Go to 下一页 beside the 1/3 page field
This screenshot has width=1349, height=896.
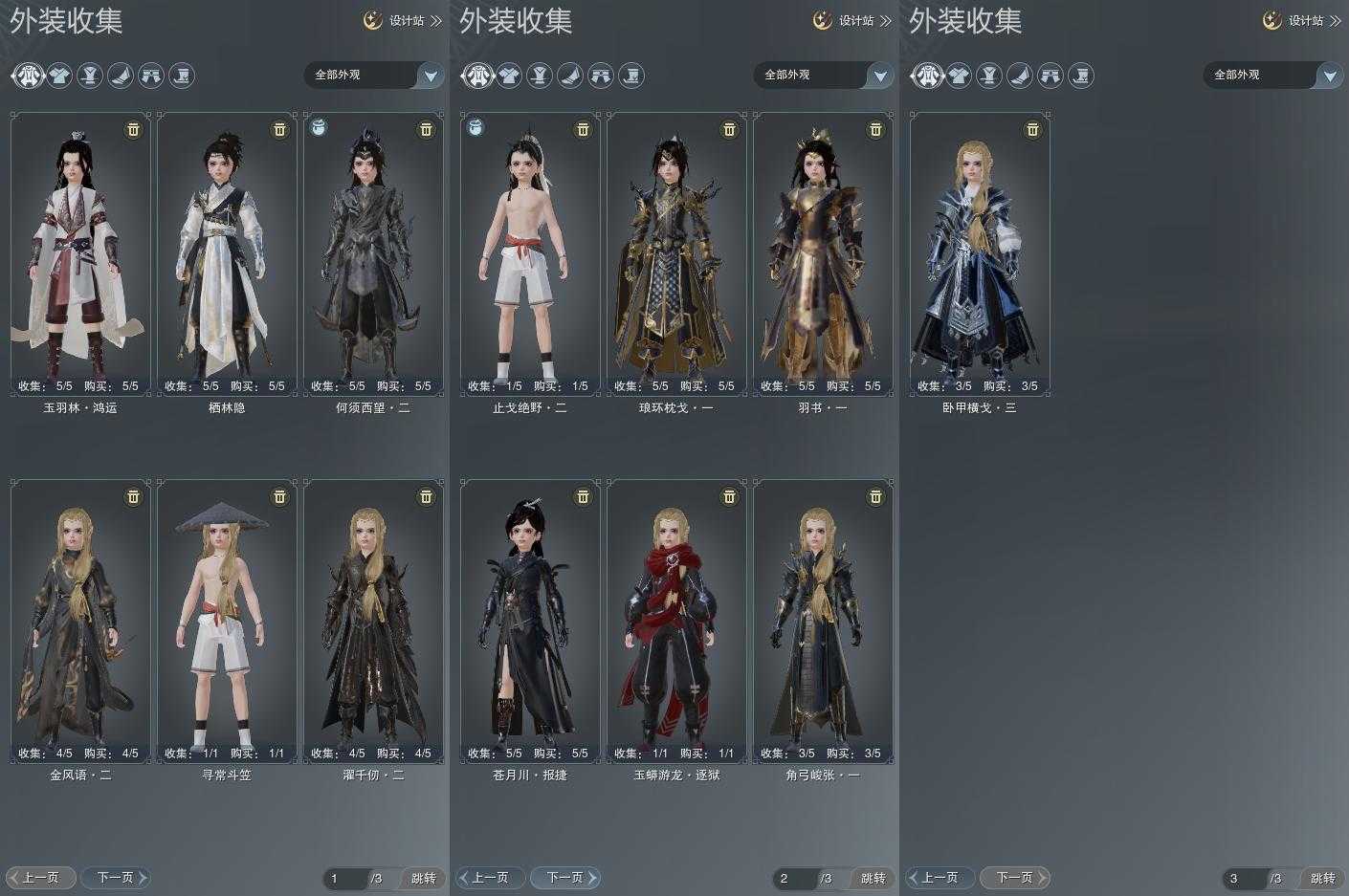point(116,877)
